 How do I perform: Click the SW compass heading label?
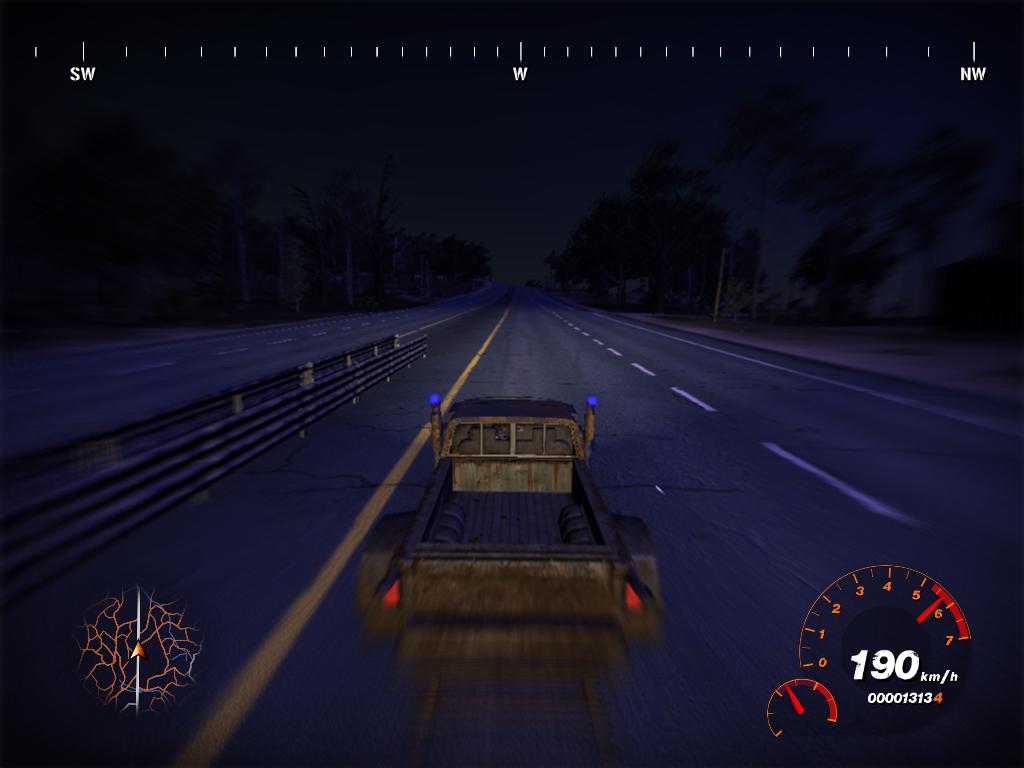[82, 74]
